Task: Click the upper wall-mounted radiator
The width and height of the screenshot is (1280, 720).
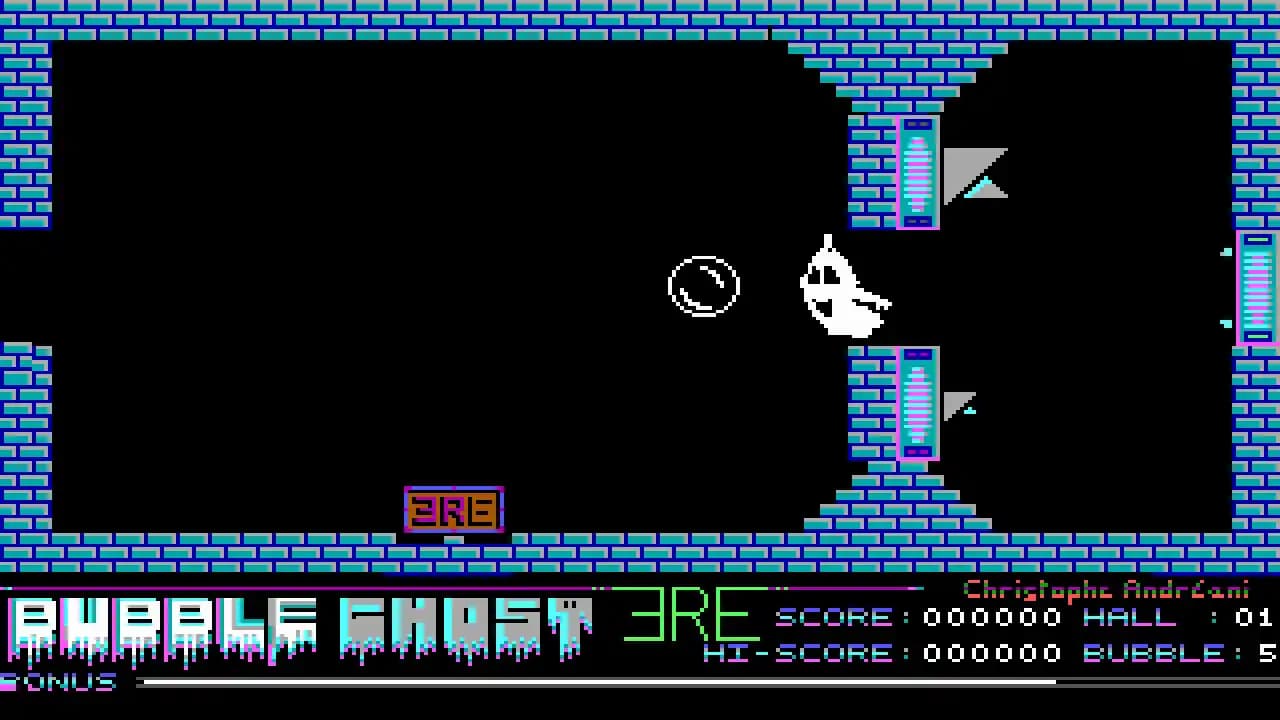Action: 917,170
